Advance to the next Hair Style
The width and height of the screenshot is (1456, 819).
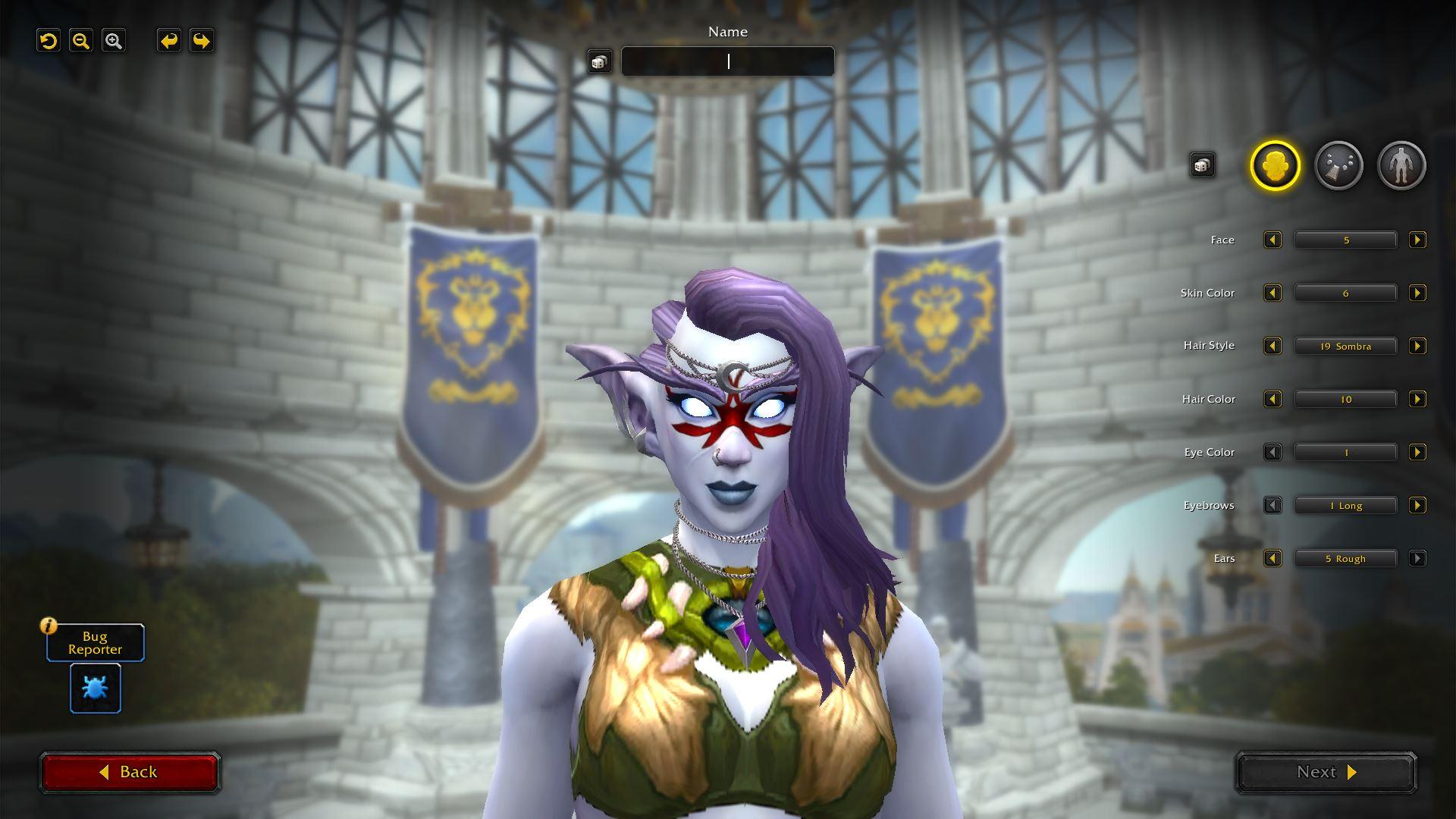point(1417,347)
